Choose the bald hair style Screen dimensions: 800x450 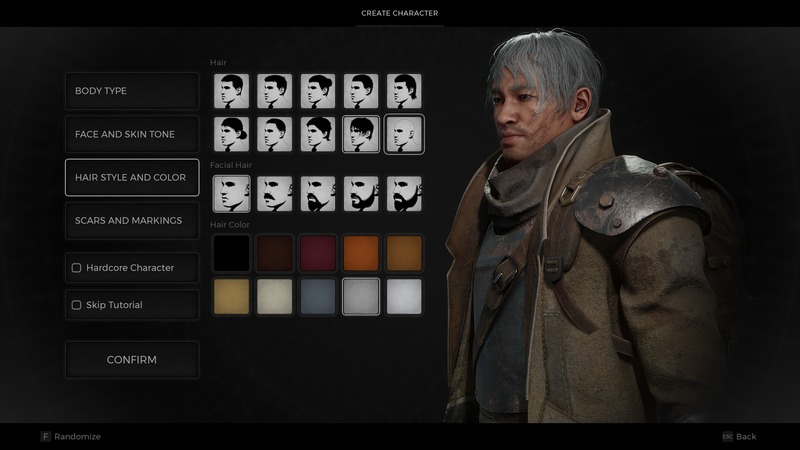[404, 134]
